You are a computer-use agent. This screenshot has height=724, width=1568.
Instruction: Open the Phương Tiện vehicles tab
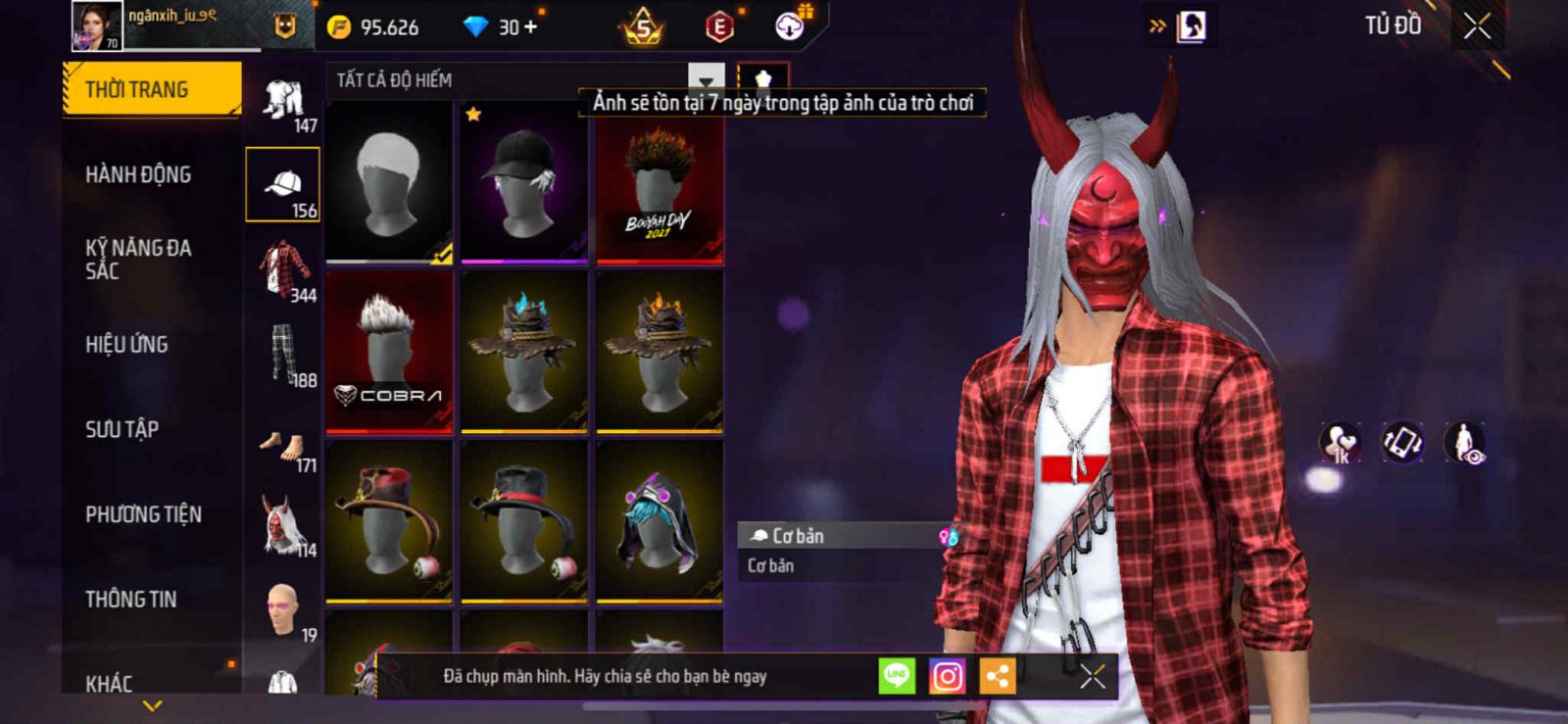[143, 514]
